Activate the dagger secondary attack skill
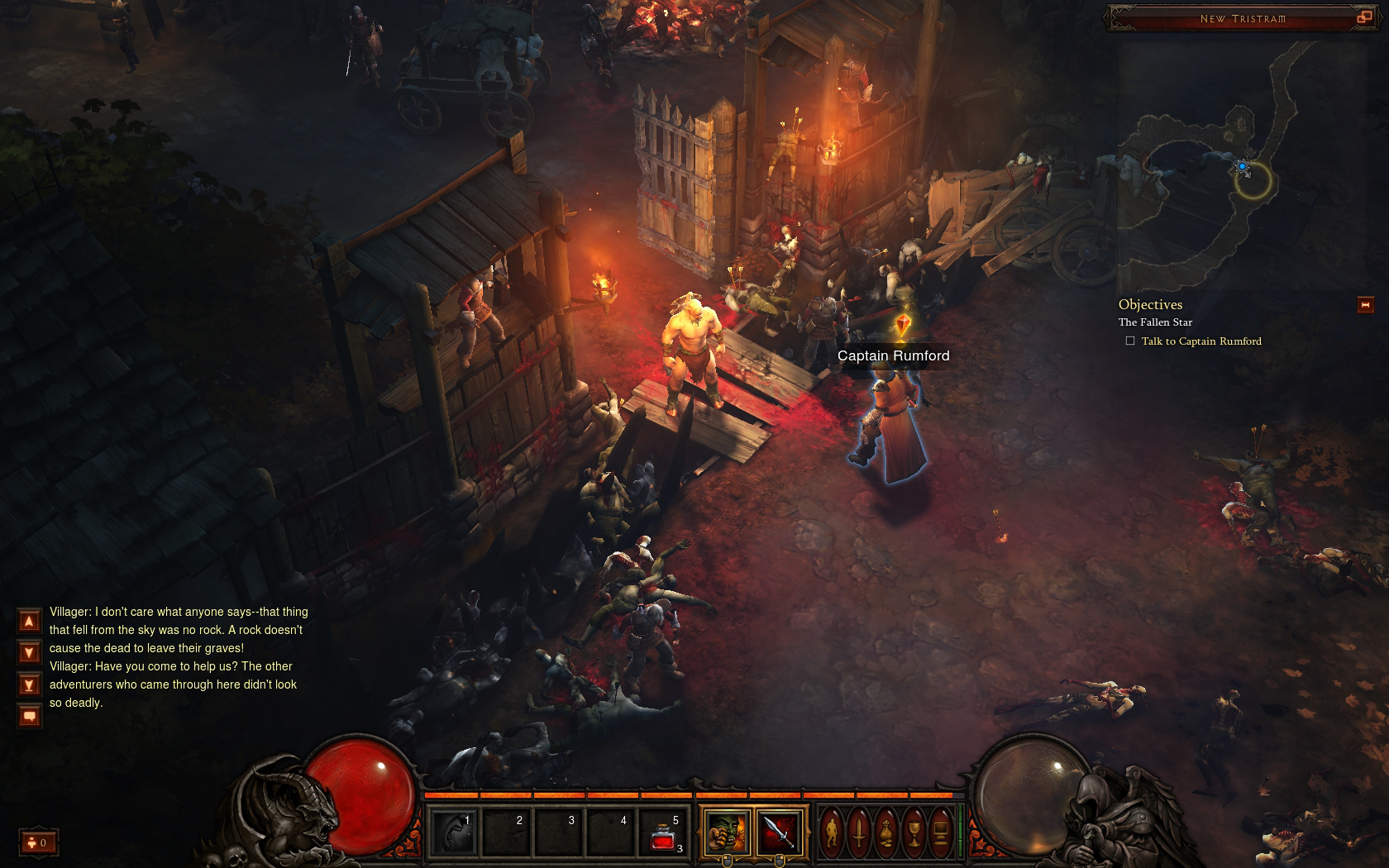 779,832
